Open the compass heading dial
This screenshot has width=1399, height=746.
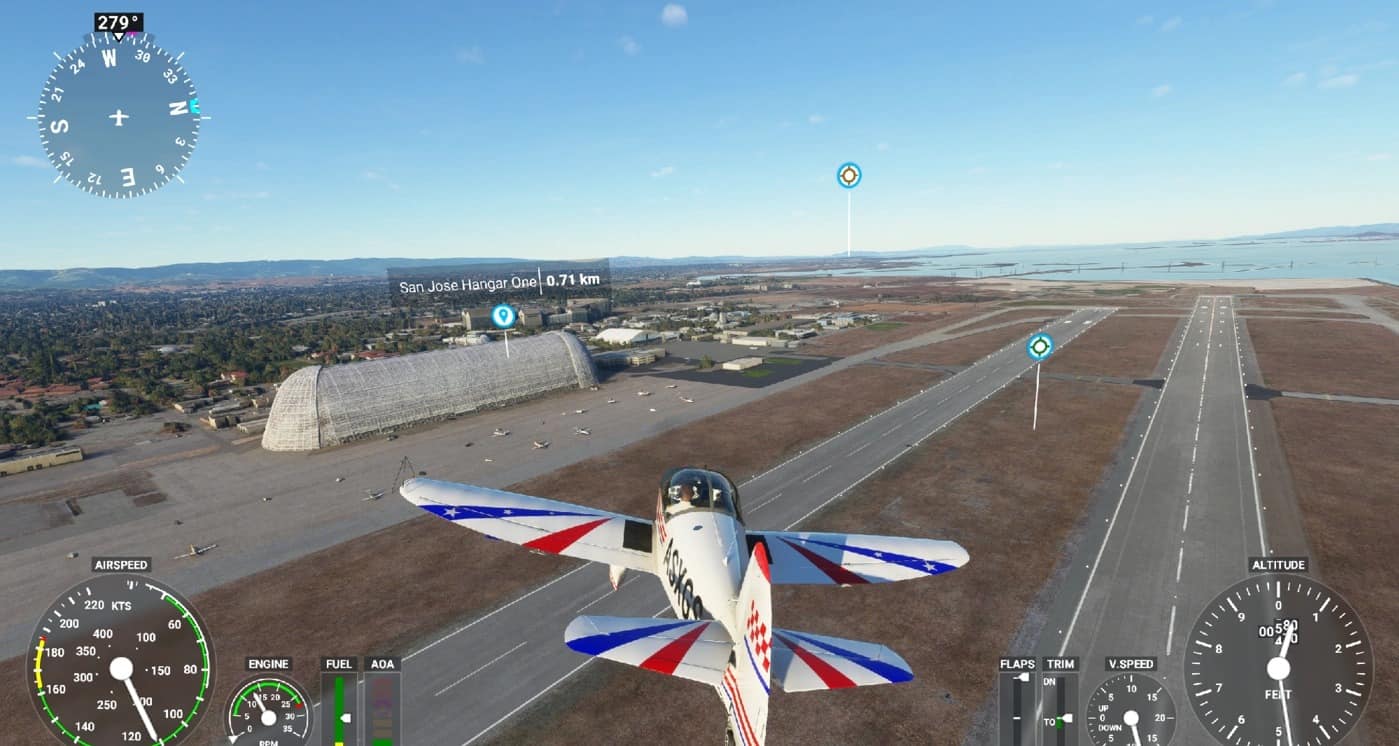(x=119, y=117)
